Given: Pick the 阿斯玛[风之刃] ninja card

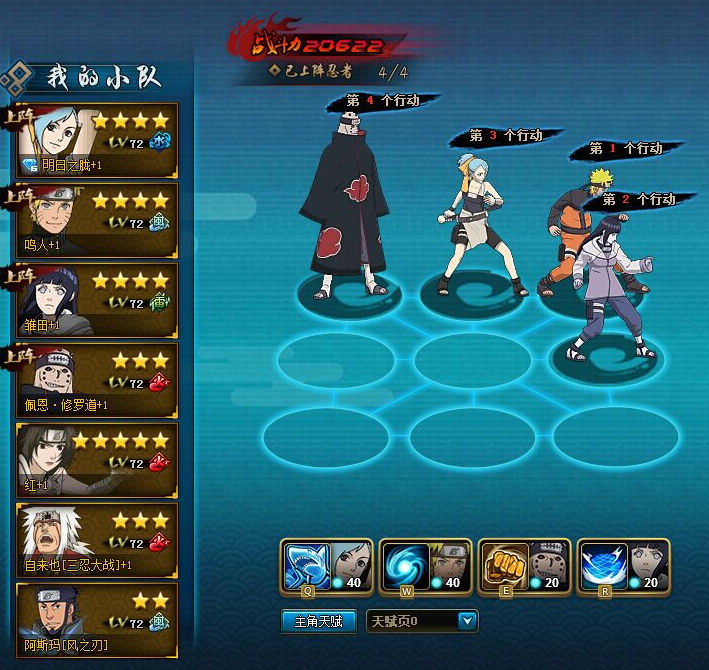Looking at the screenshot, I should pos(97,619).
